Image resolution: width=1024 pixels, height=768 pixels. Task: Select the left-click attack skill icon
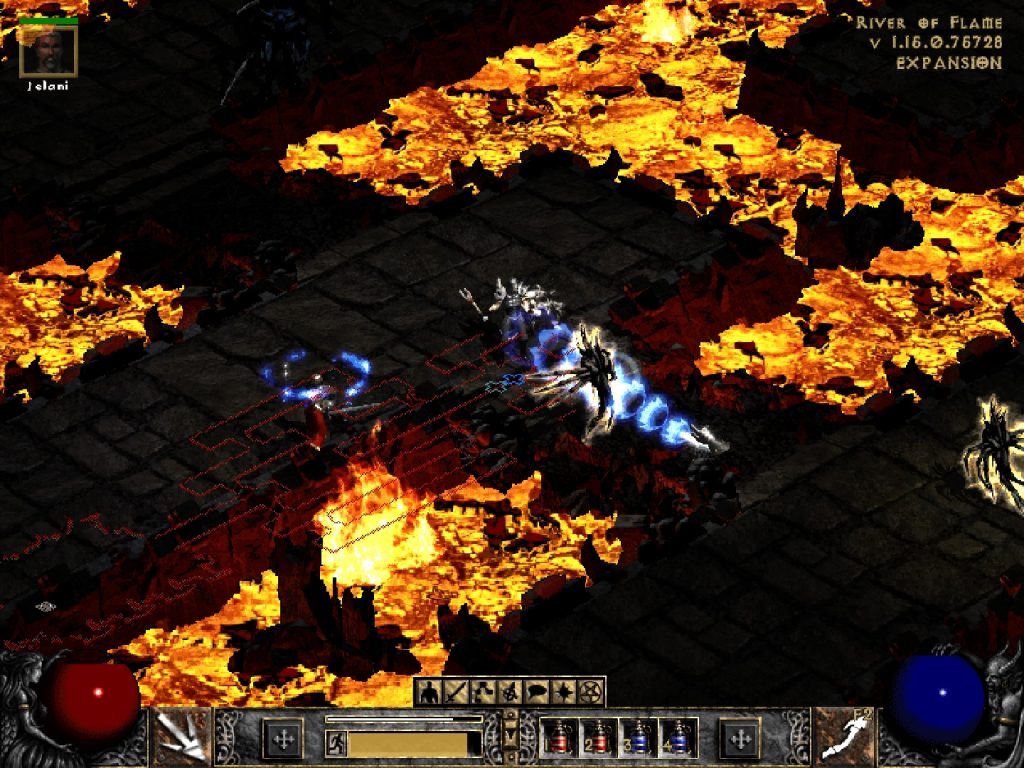point(179,737)
